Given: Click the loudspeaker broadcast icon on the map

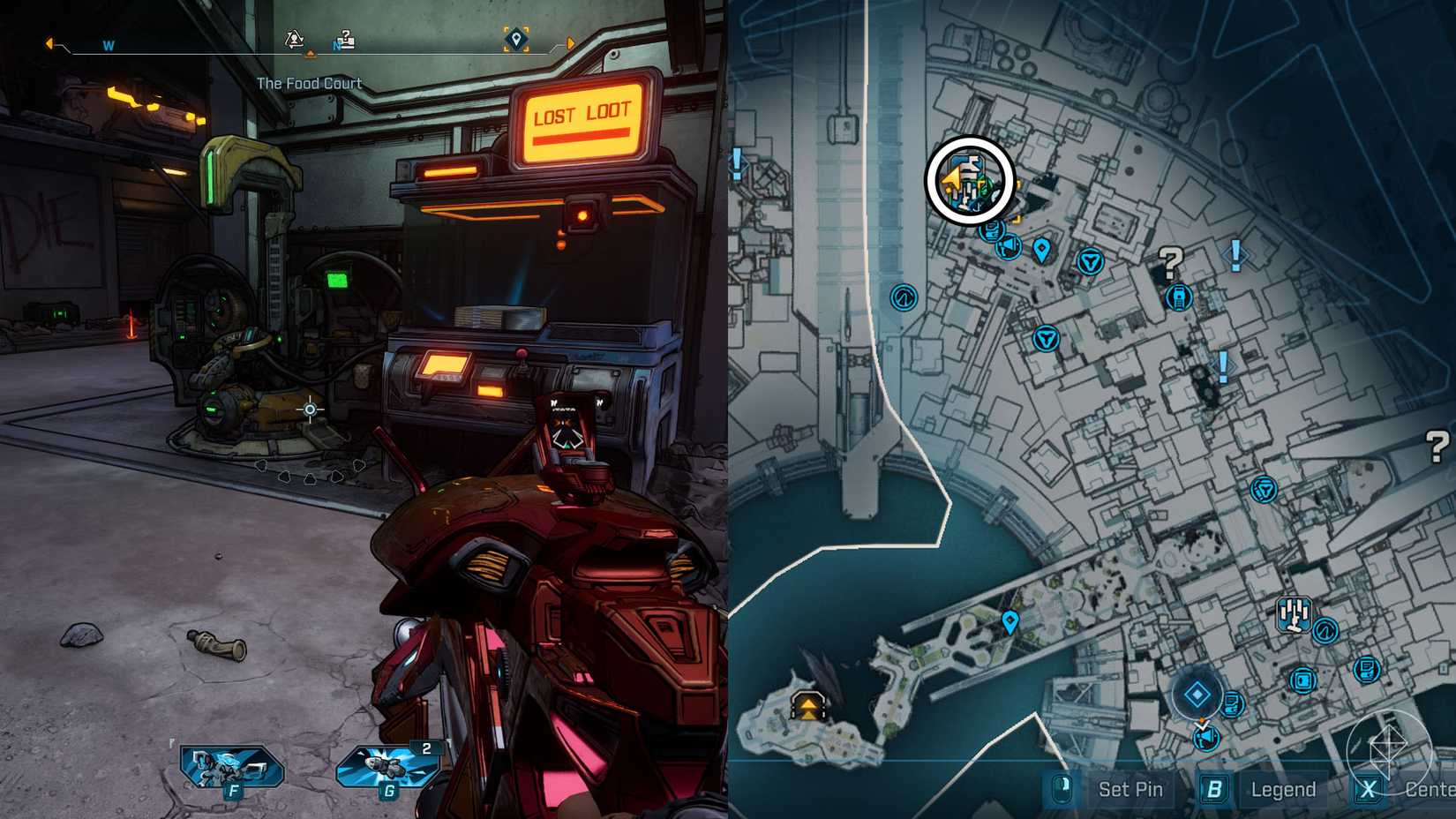Looking at the screenshot, I should [x=1009, y=246].
